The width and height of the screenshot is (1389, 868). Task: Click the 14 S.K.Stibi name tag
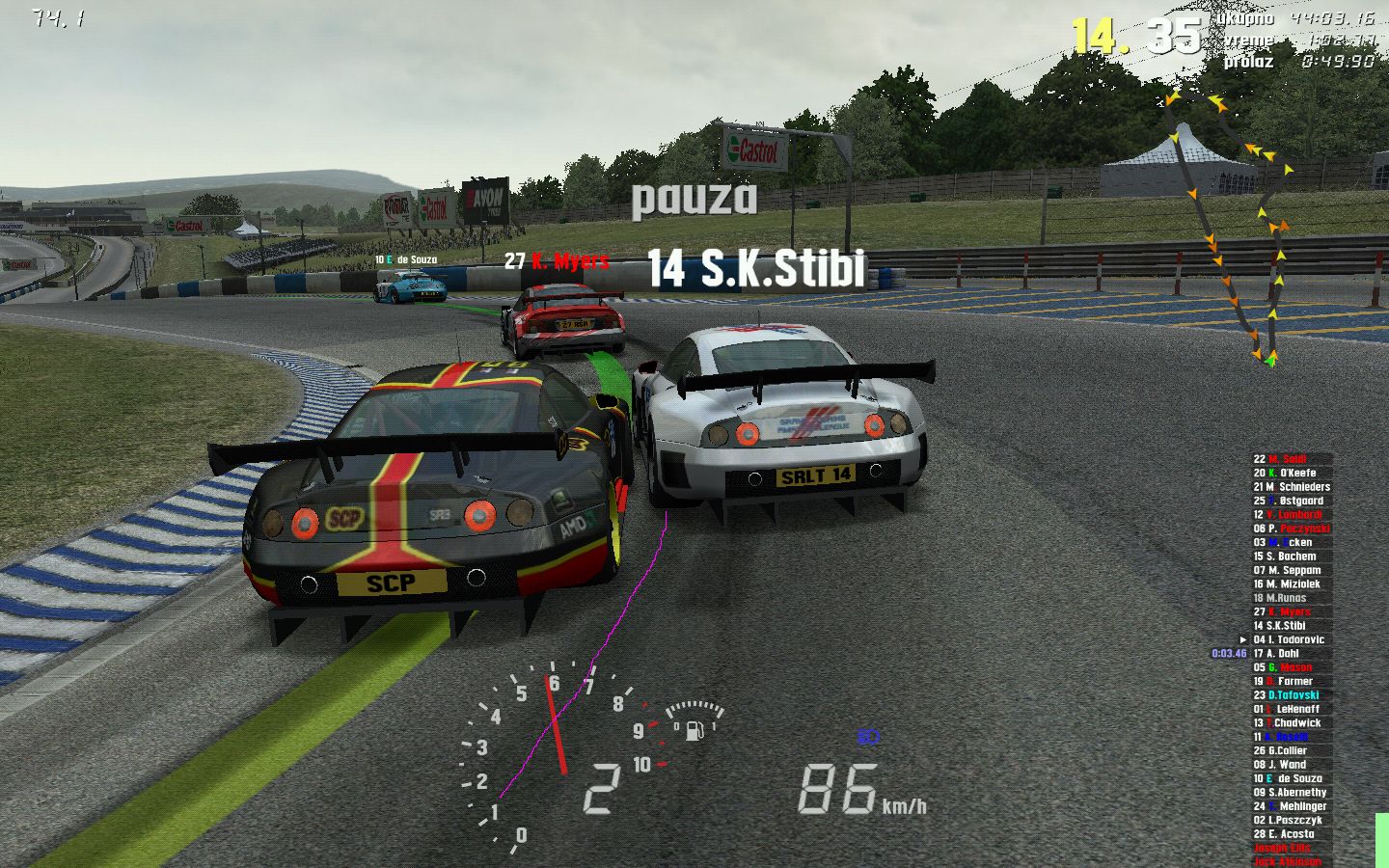point(756,268)
